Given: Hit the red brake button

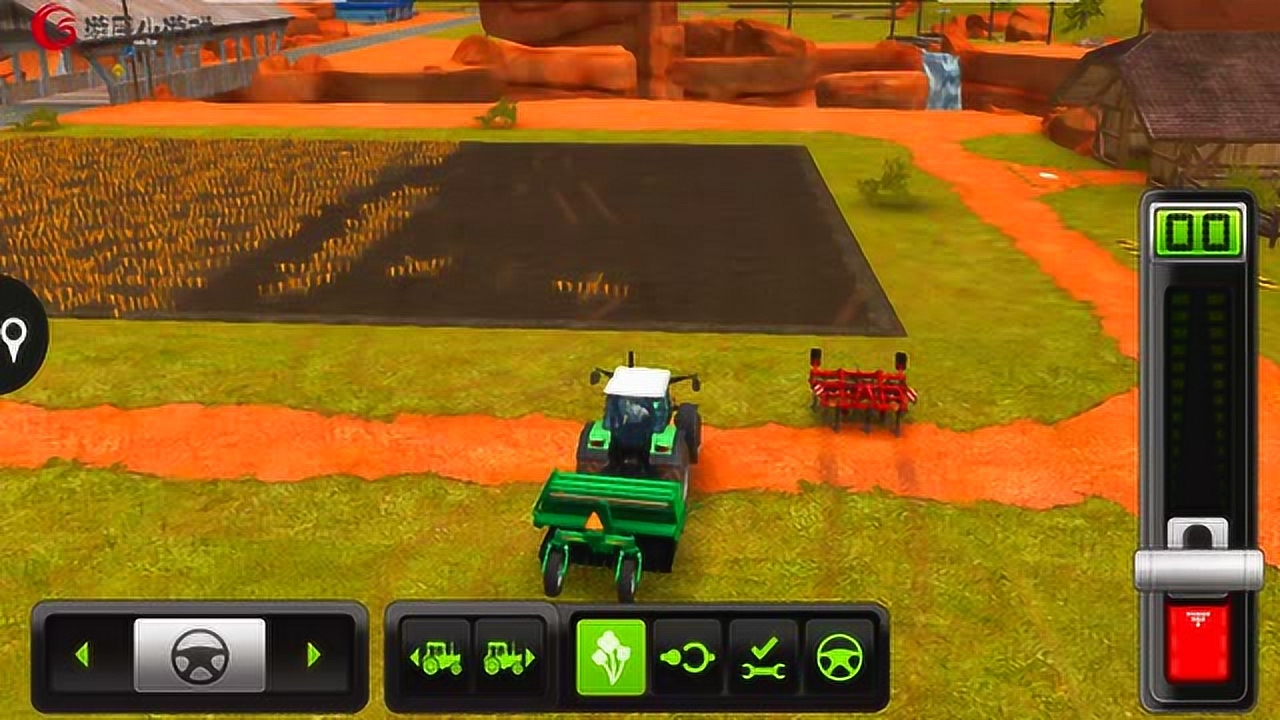Looking at the screenshot, I should [x=1198, y=641].
